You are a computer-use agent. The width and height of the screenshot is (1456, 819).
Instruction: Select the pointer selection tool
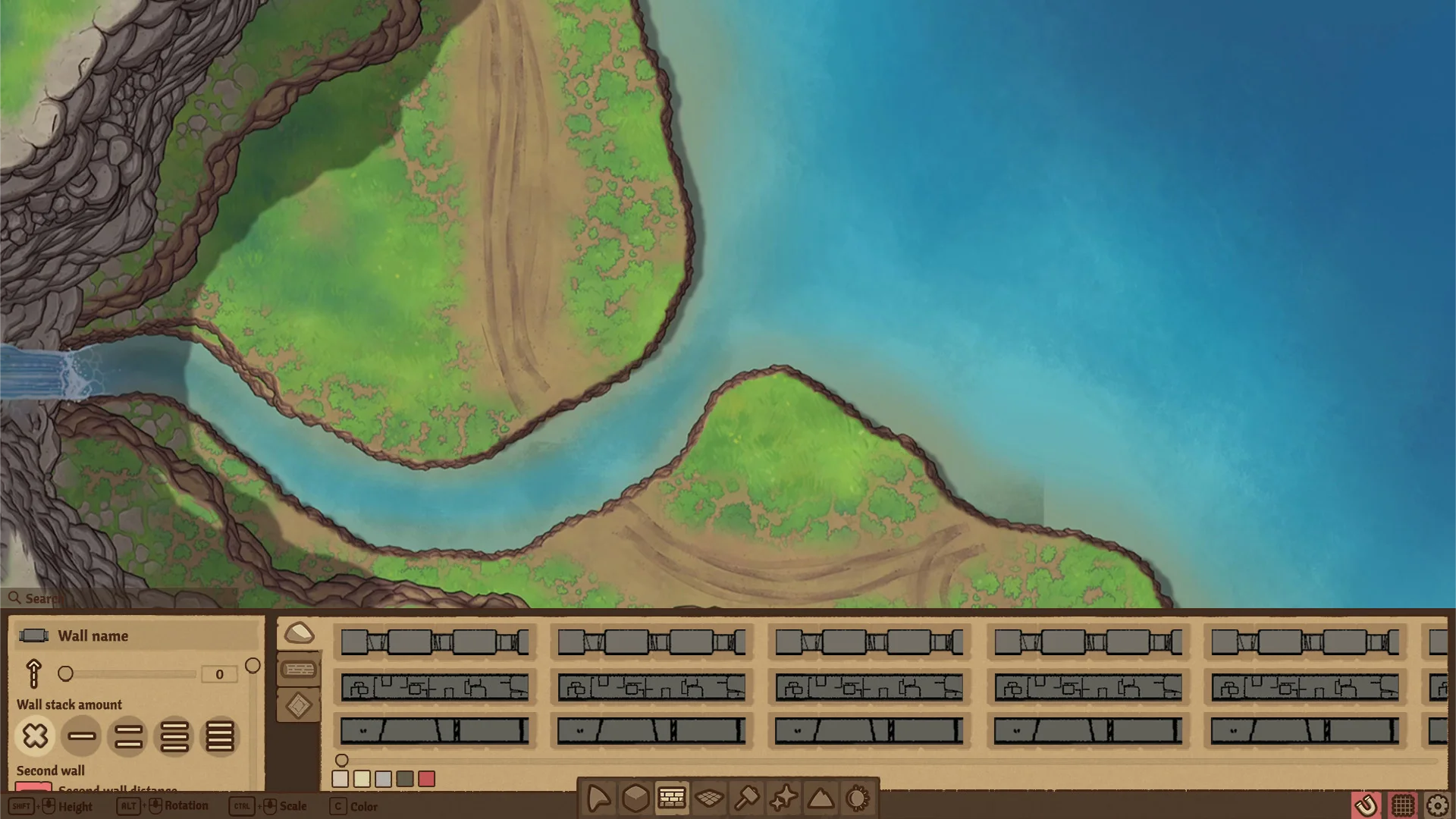pos(598,798)
